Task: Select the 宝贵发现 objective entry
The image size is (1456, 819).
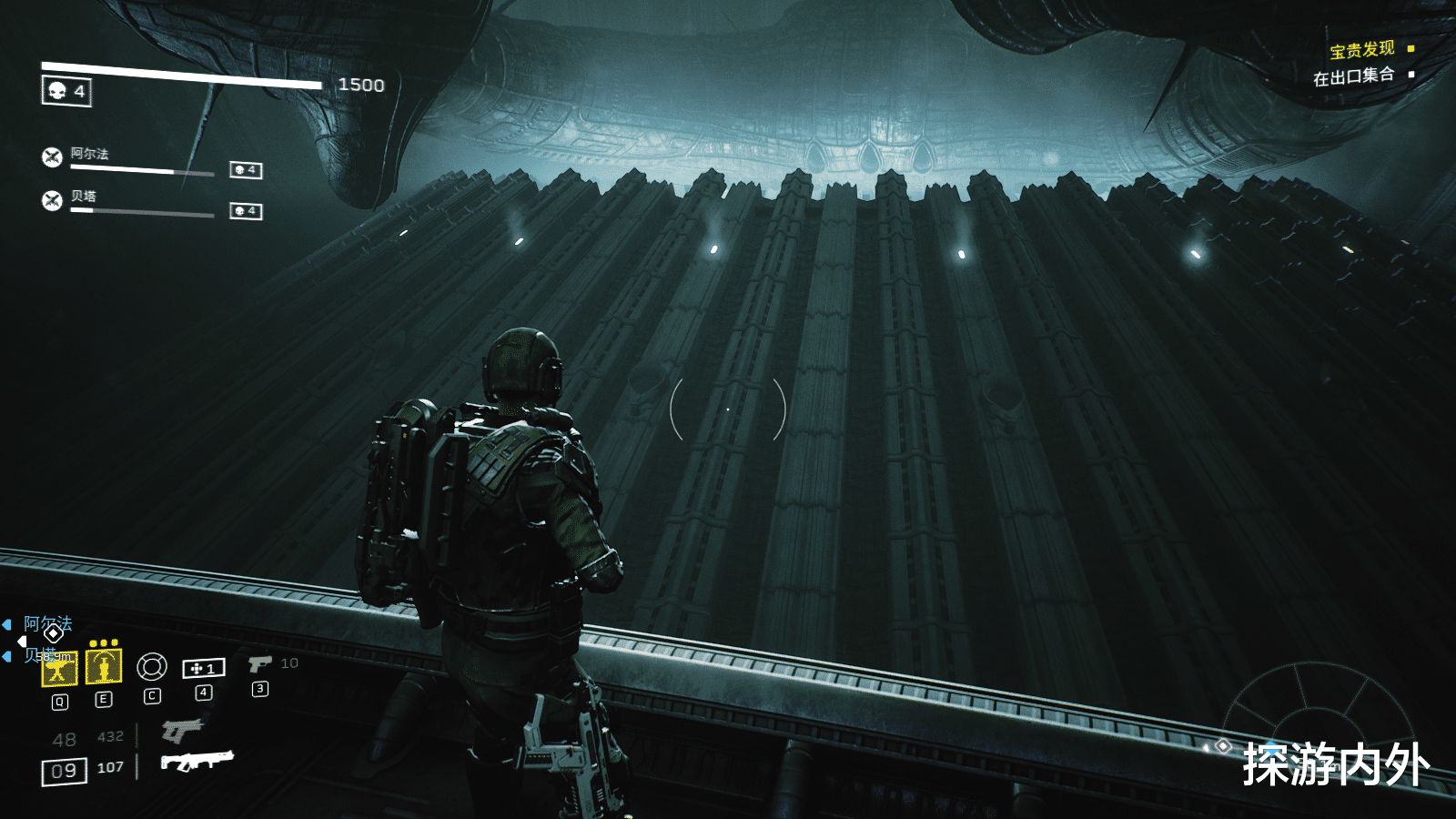Action: tap(1361, 49)
